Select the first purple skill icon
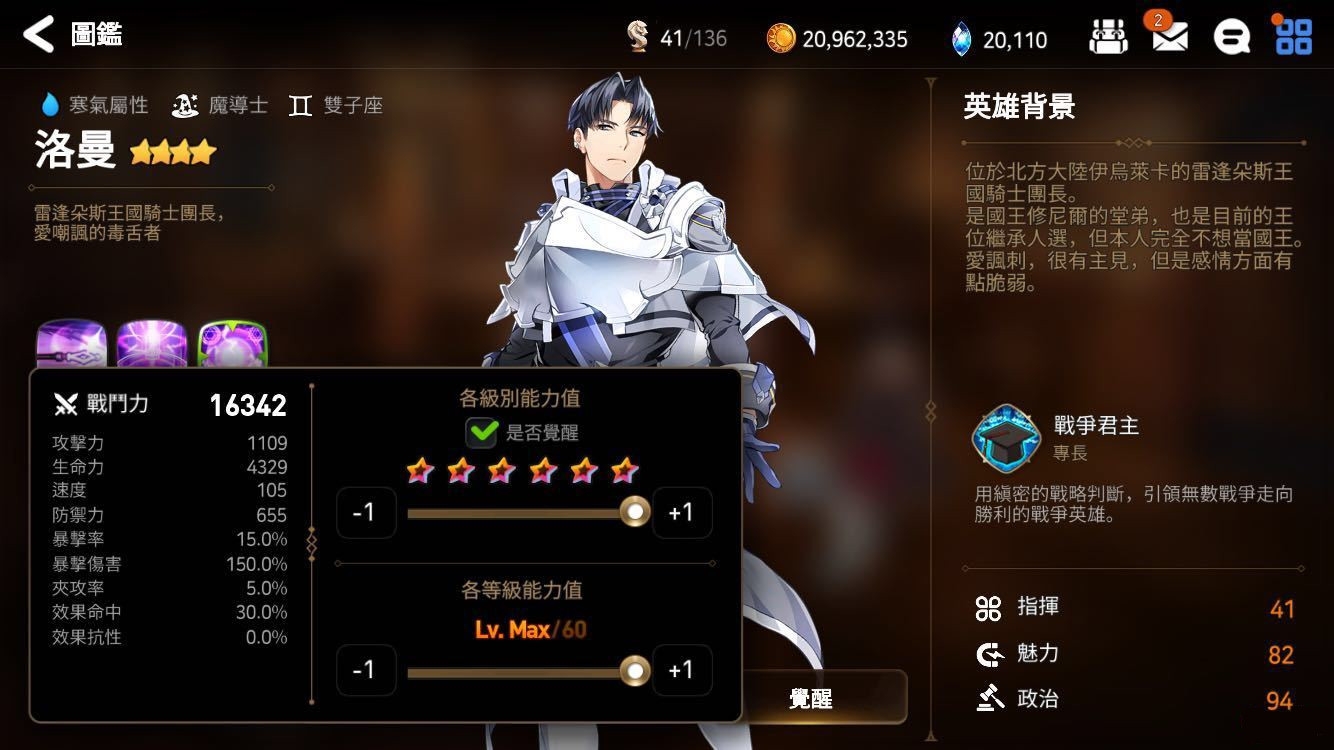The image size is (1334, 750). coord(71,345)
